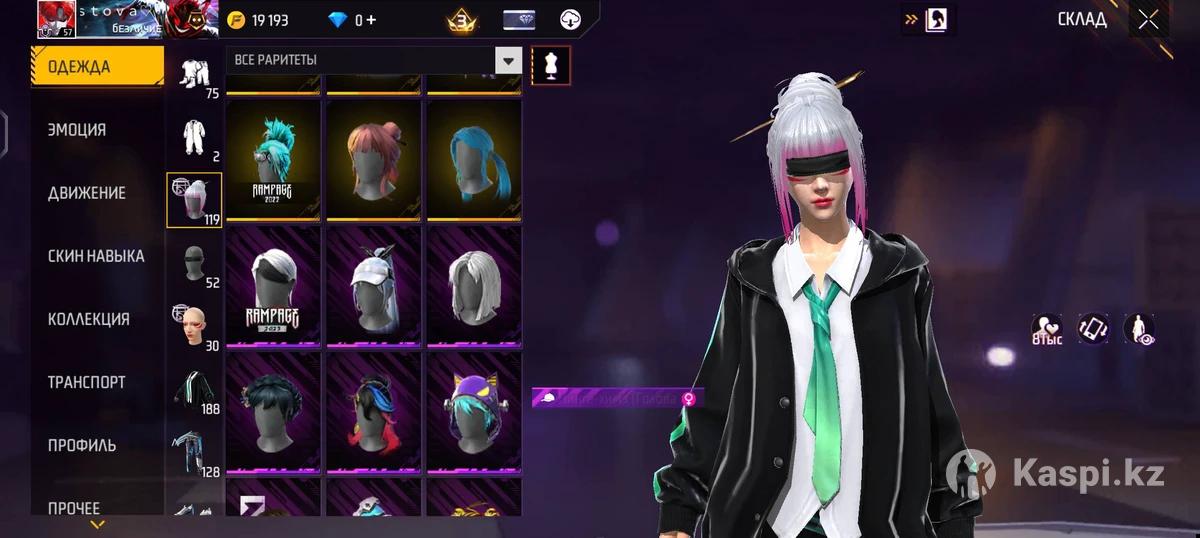Select the Скин навыка category
Viewport: 1200px width, 538px height.
click(96, 256)
